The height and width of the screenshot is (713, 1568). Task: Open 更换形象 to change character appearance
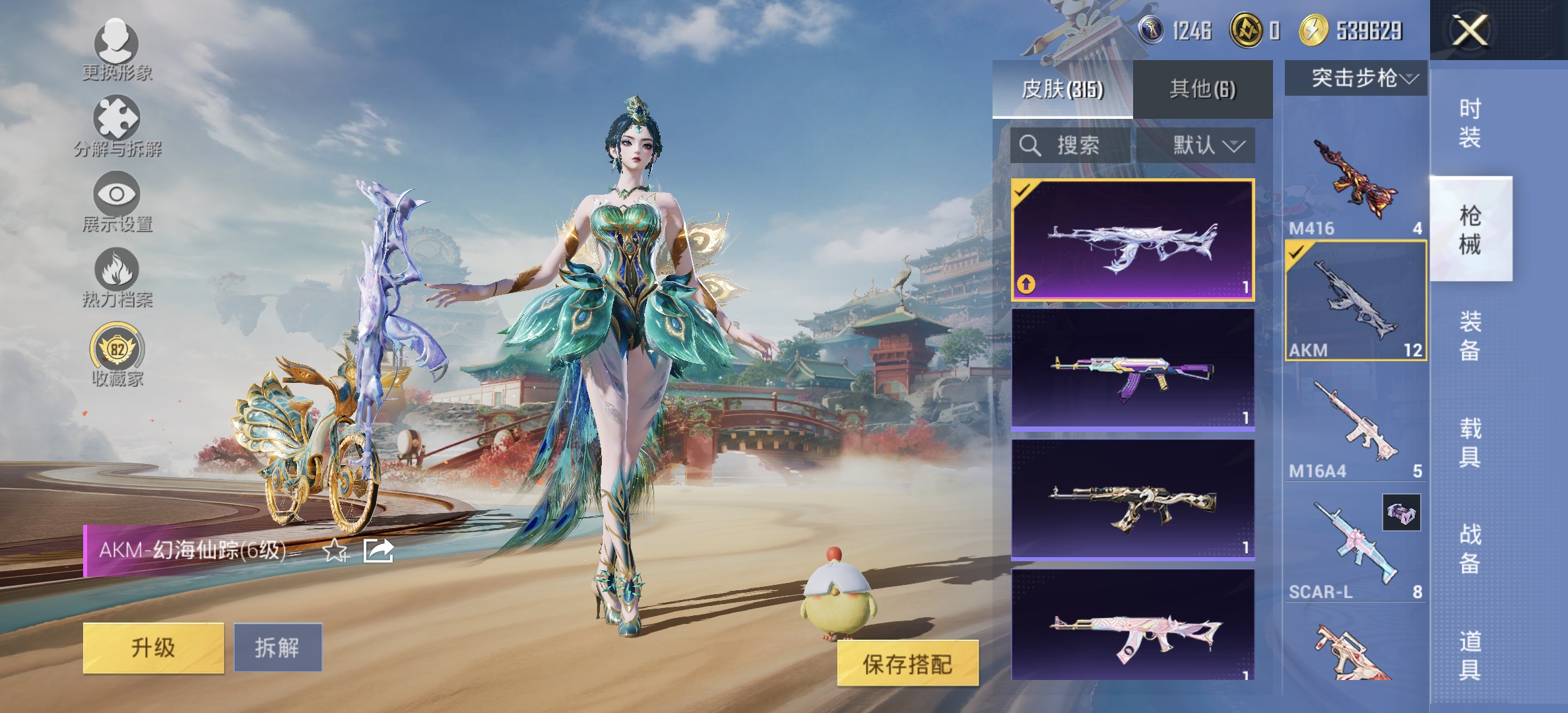[x=115, y=53]
